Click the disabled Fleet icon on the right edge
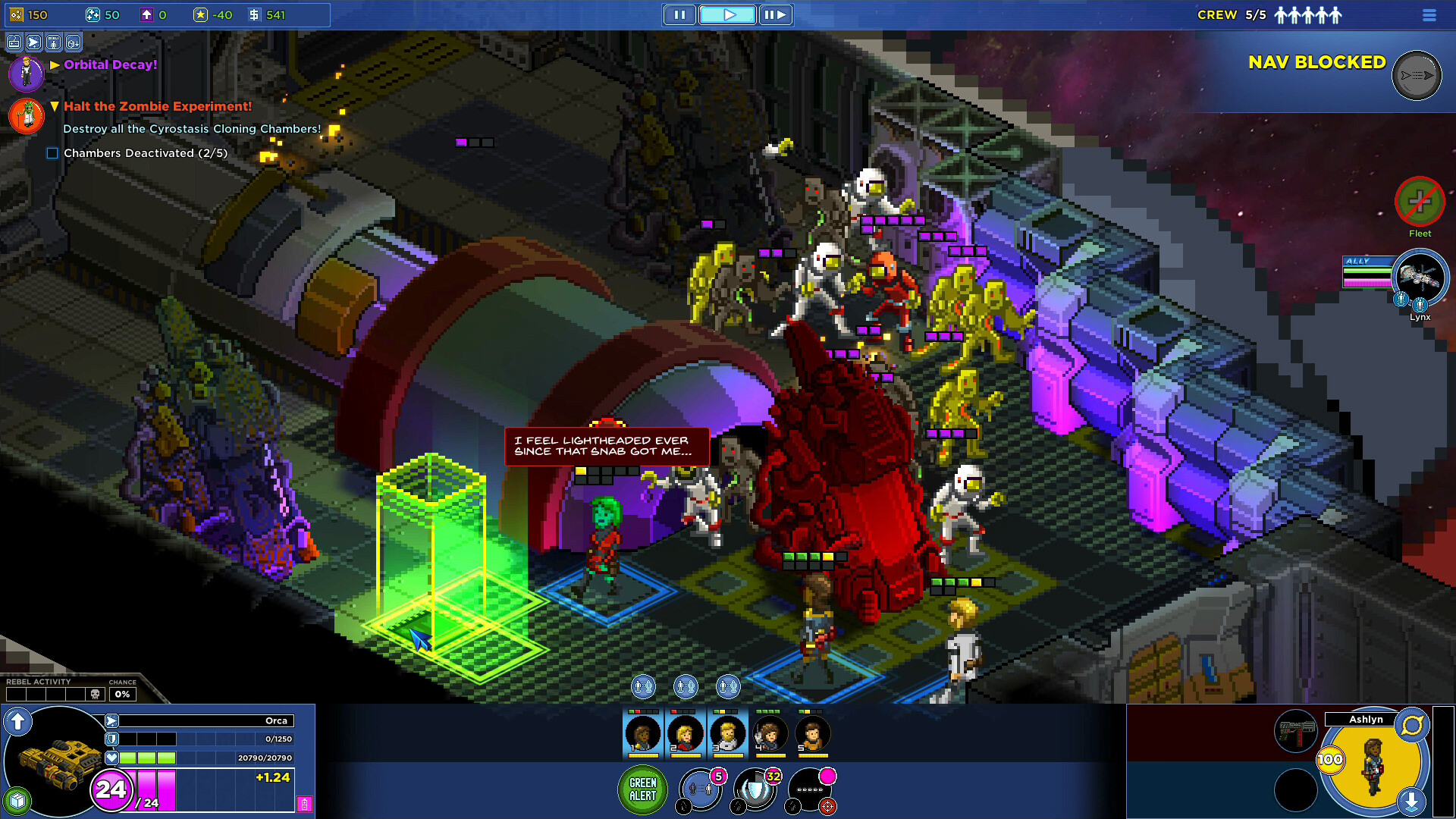1456x819 pixels. click(1419, 201)
